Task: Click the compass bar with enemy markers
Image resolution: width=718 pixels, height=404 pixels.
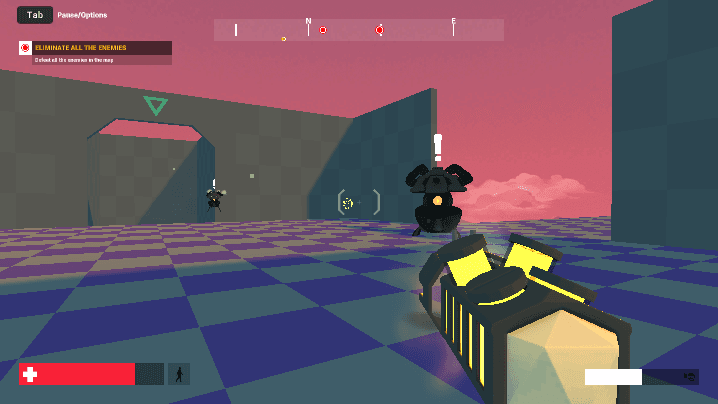Action: 358,30
